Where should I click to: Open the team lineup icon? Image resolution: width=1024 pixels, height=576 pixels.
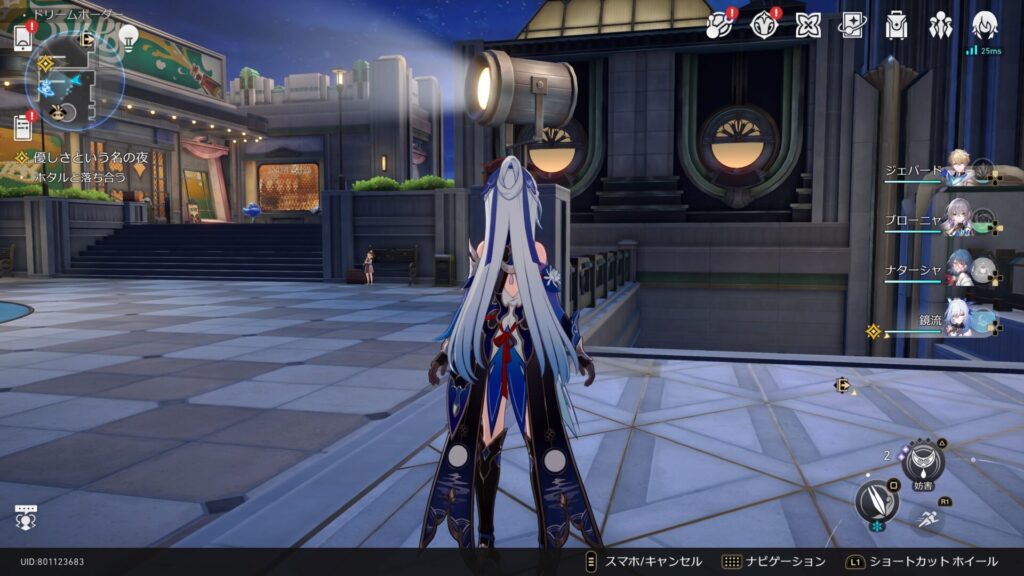click(x=940, y=25)
